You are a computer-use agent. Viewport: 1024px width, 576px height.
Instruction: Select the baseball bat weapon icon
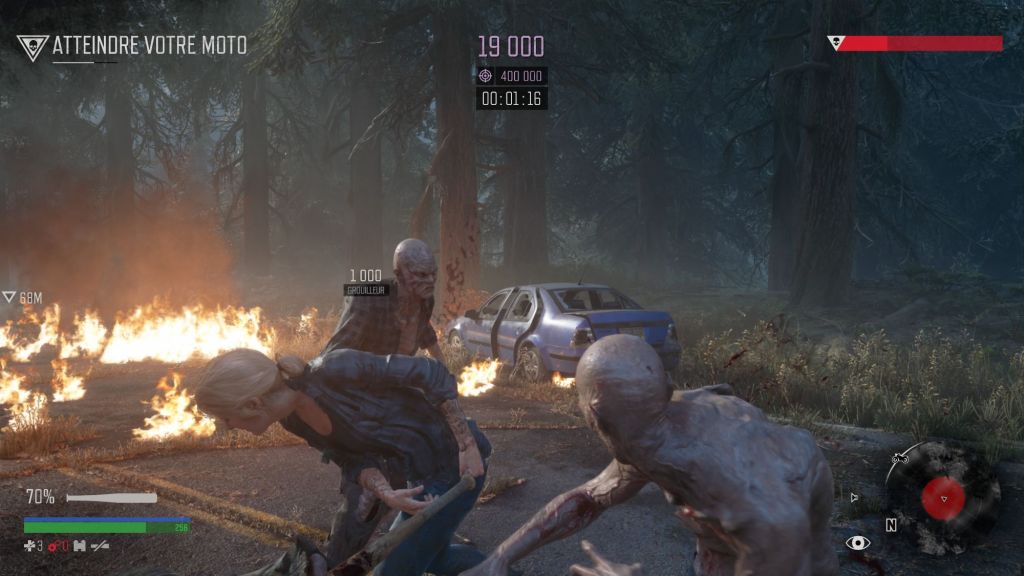coord(111,497)
